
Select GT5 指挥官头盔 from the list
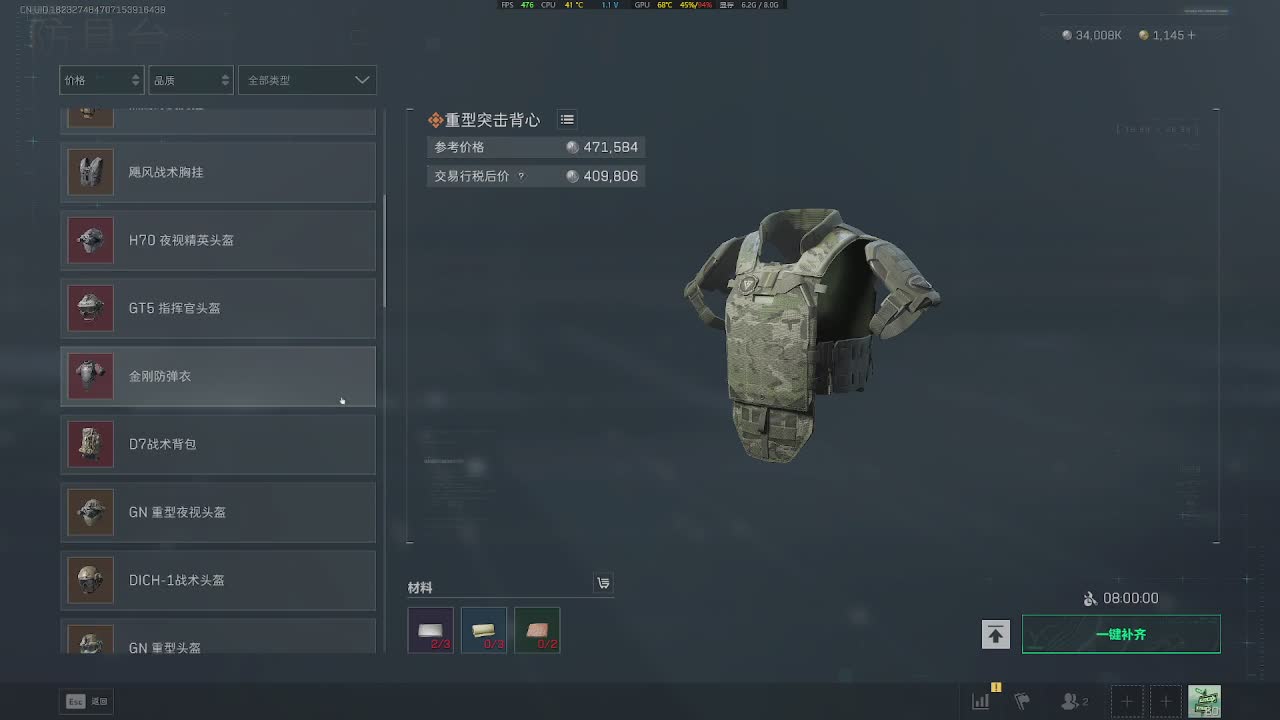click(218, 308)
